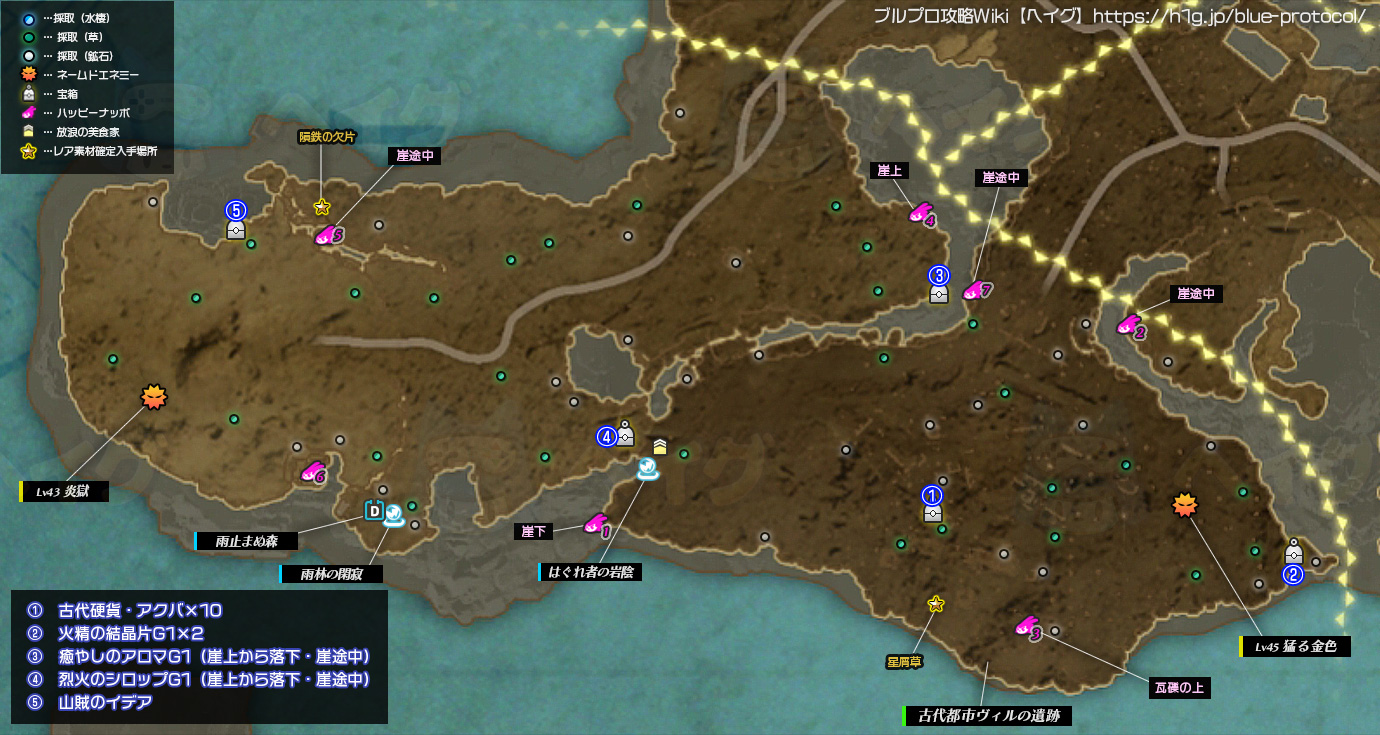Click treasure chest marker number 3

pos(938,293)
